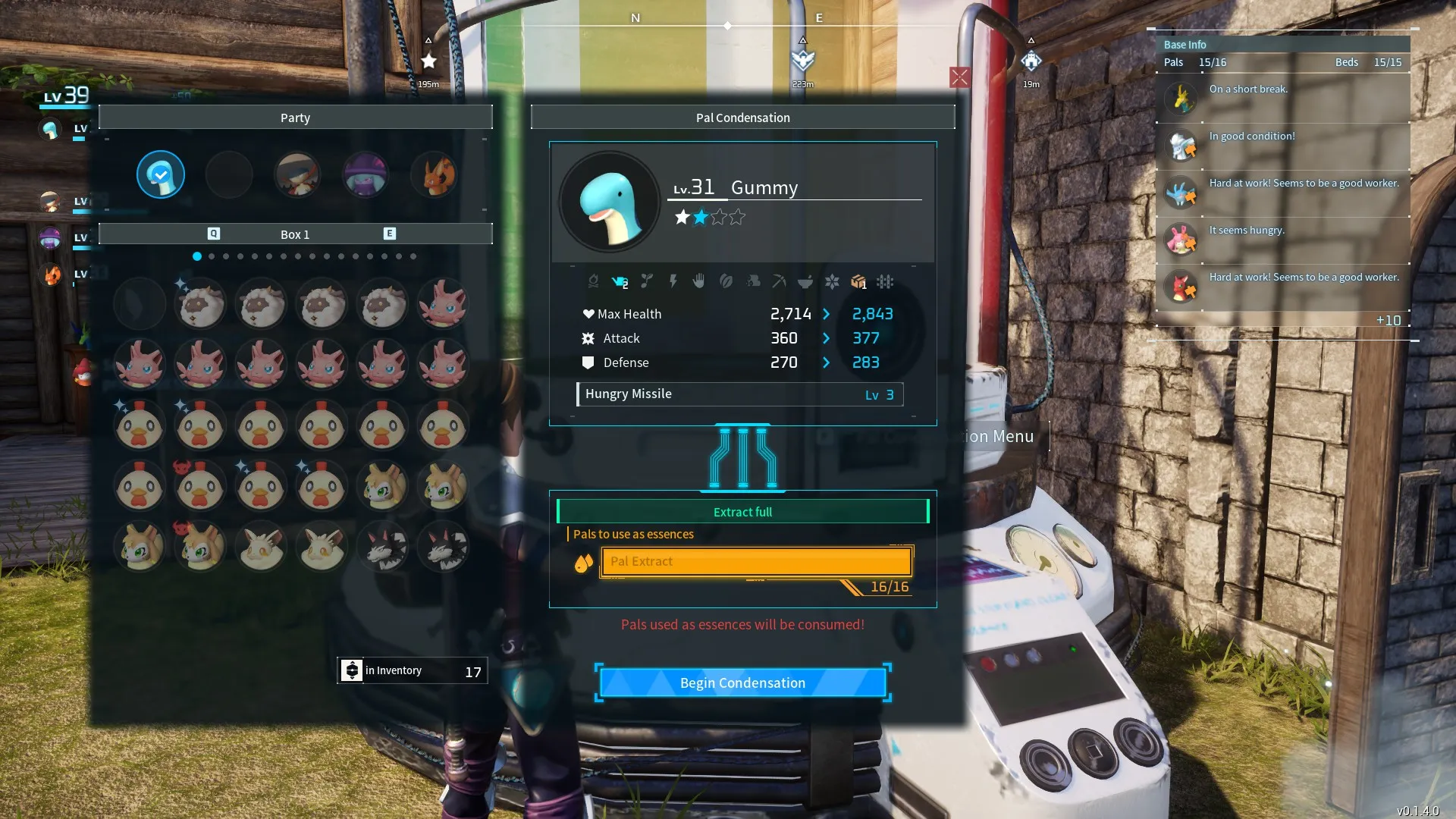Select the Lamball marked with a sparkle
This screenshot has height=819, width=1456.
pyautogui.click(x=200, y=304)
